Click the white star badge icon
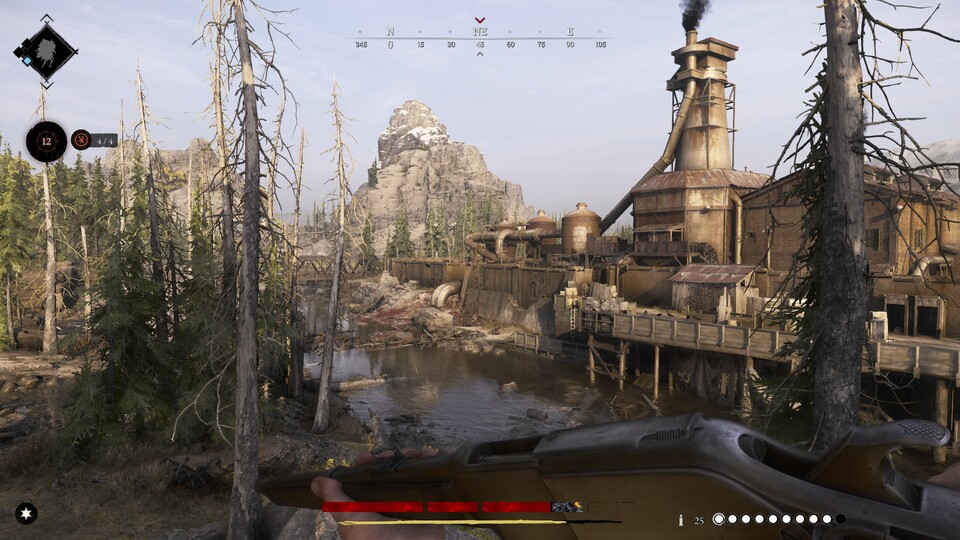 pyautogui.click(x=26, y=513)
